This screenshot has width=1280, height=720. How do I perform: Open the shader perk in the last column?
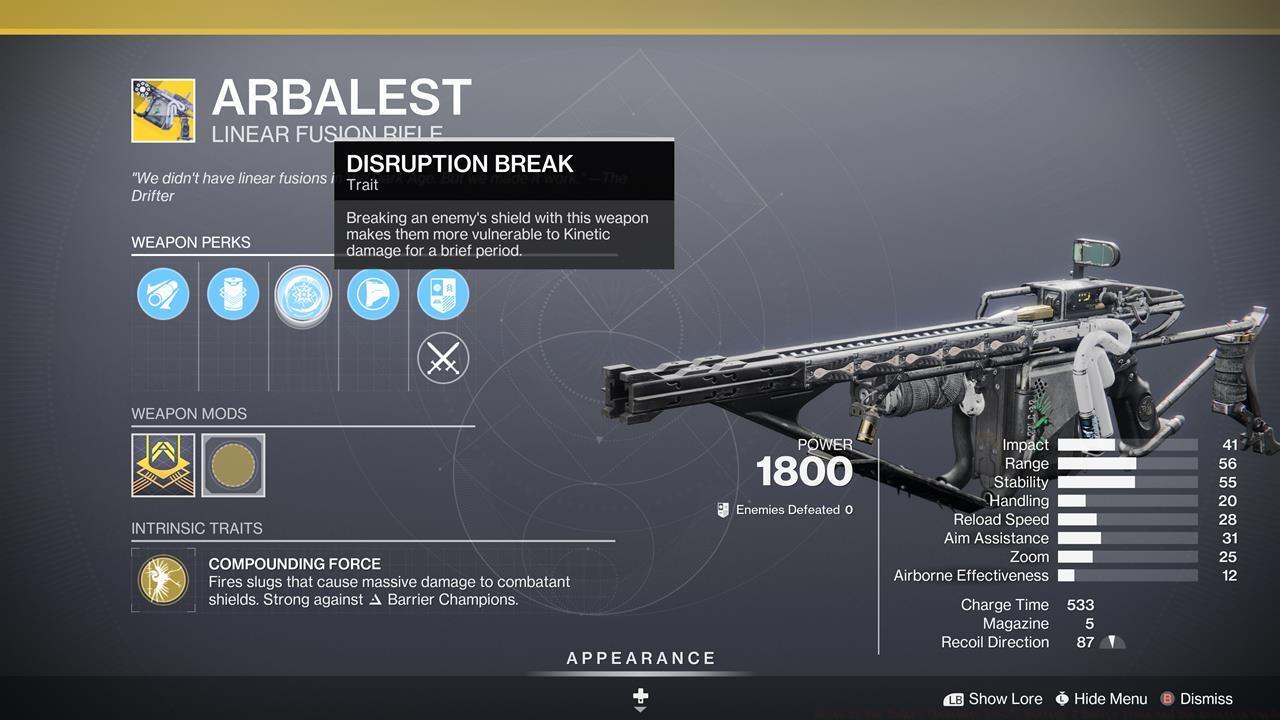(x=443, y=294)
